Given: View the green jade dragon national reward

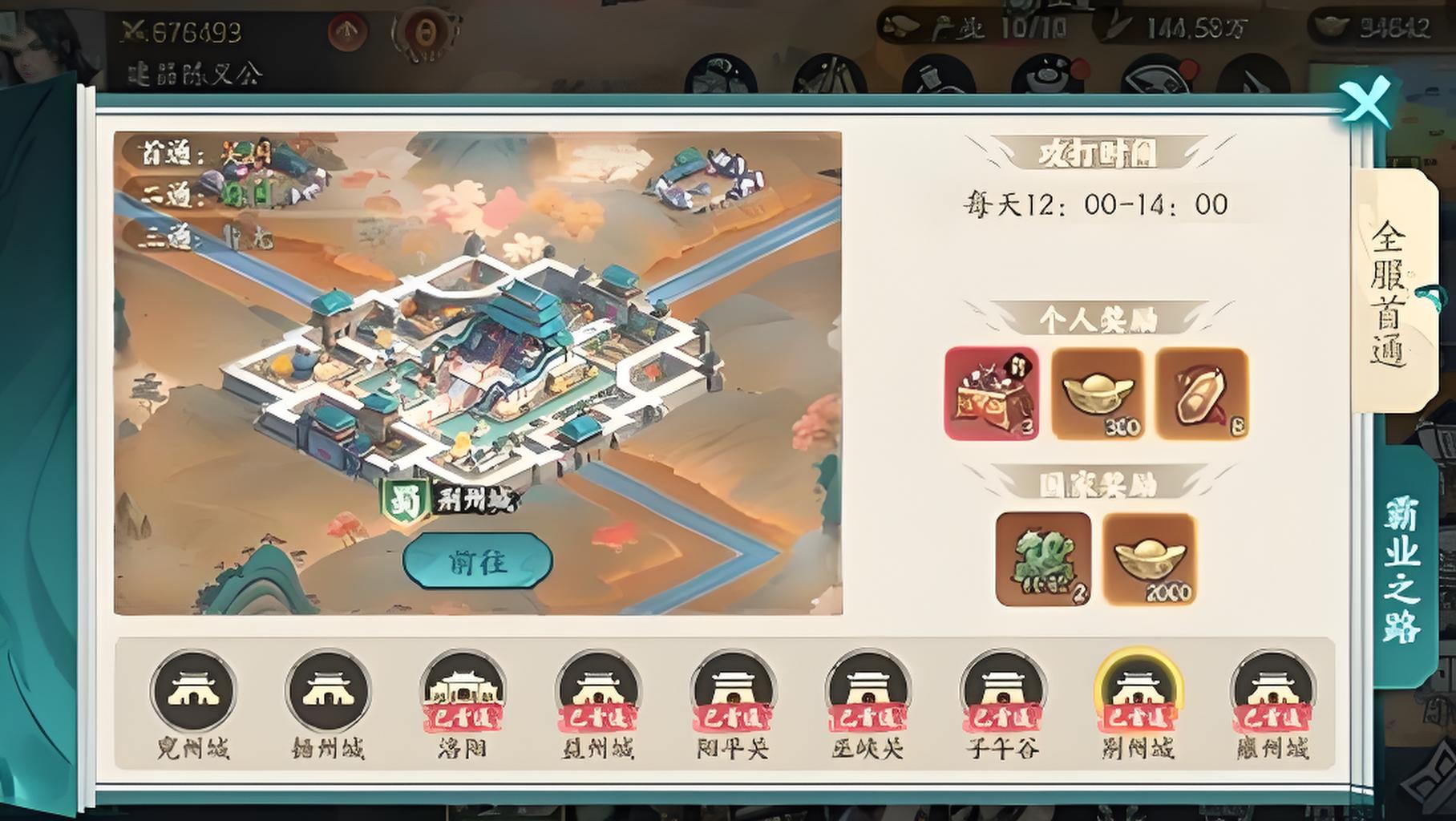Looking at the screenshot, I should 1043,559.
